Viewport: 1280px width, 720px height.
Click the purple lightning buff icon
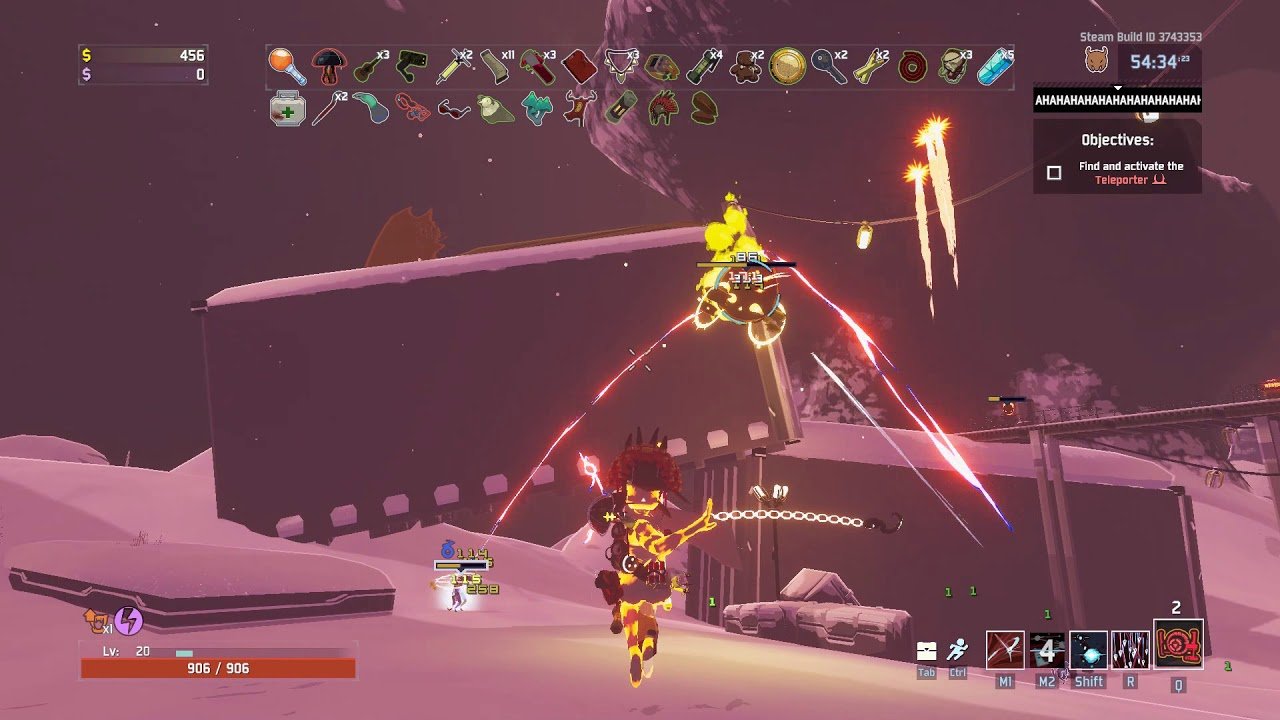128,621
